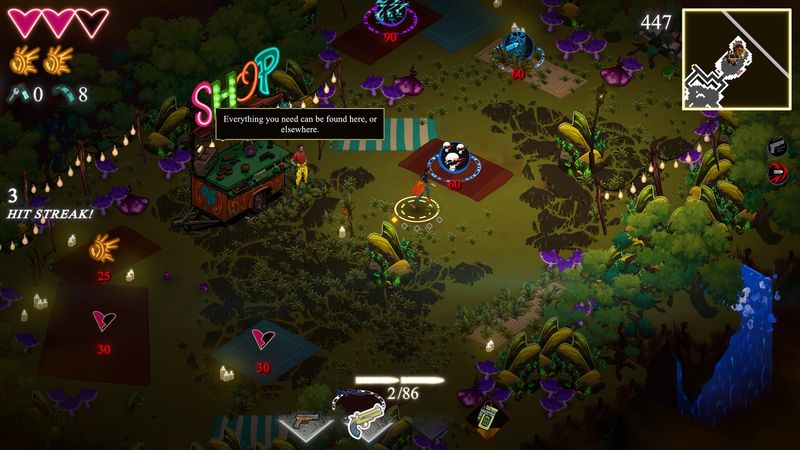Click the grey gun icon beside the minimap
800x450 pixels.
(x=777, y=147)
